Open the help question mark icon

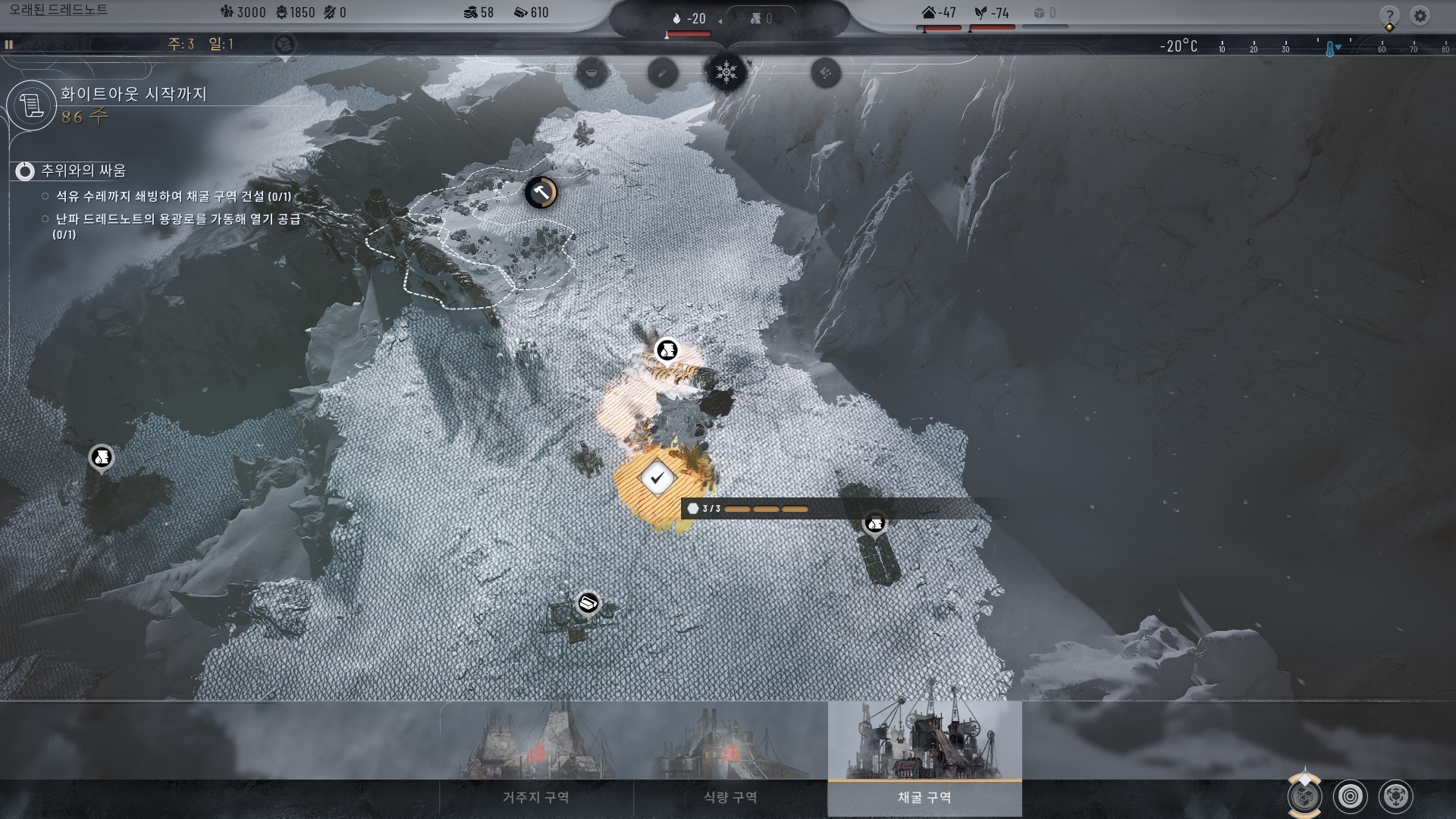(x=1389, y=15)
